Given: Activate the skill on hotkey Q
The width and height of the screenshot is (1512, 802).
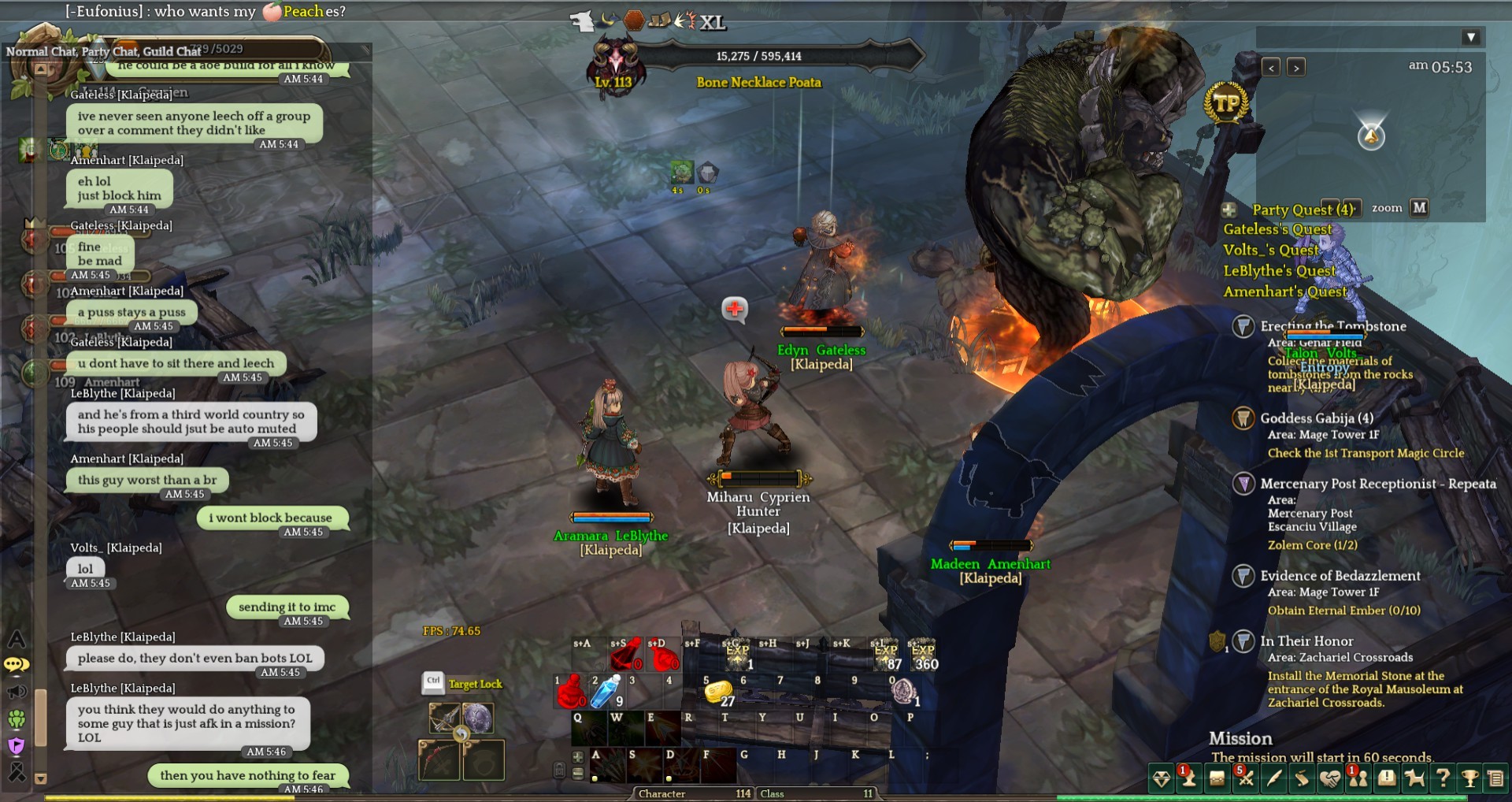Looking at the screenshot, I should click(x=587, y=729).
